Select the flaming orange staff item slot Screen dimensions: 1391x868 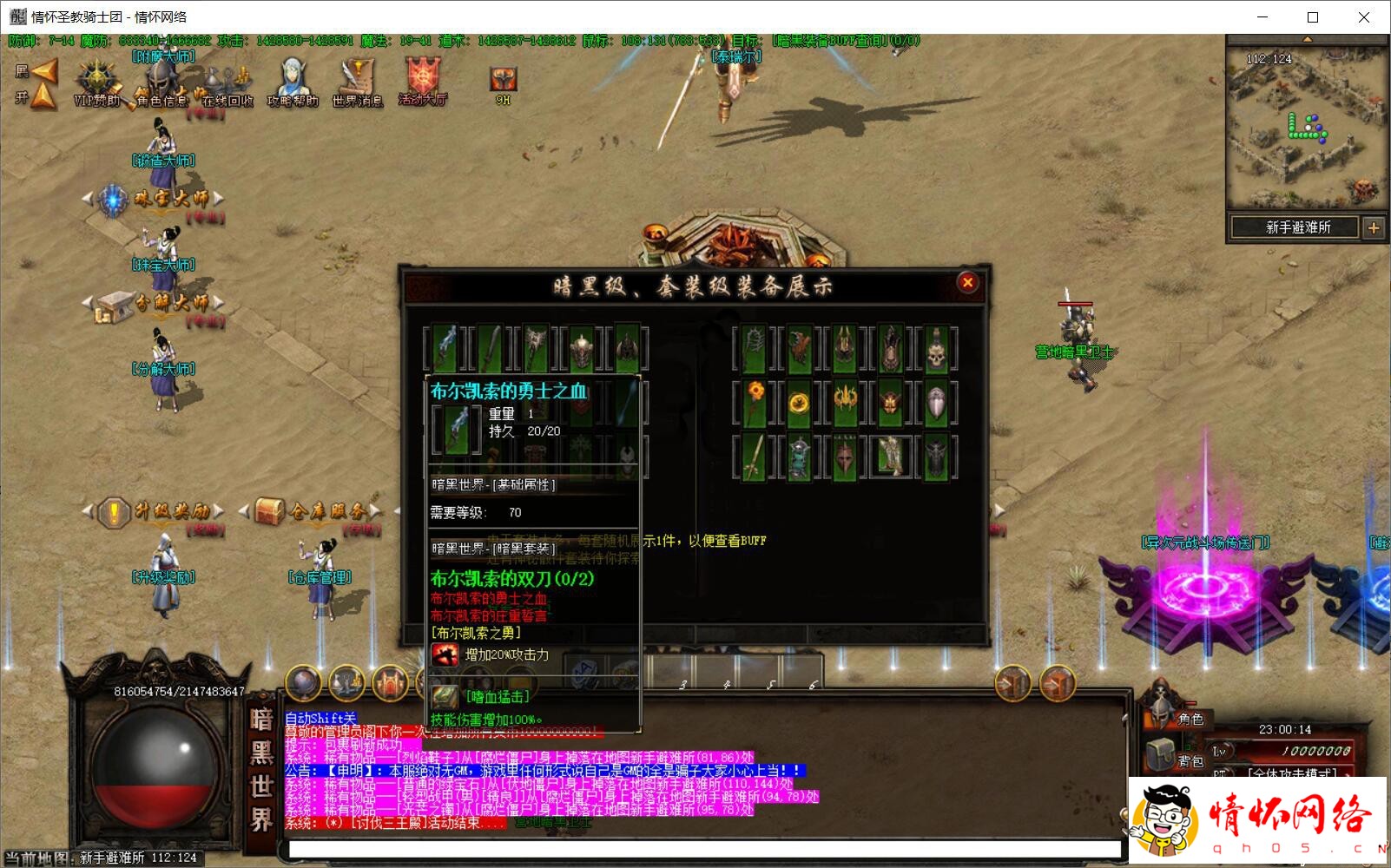[754, 403]
